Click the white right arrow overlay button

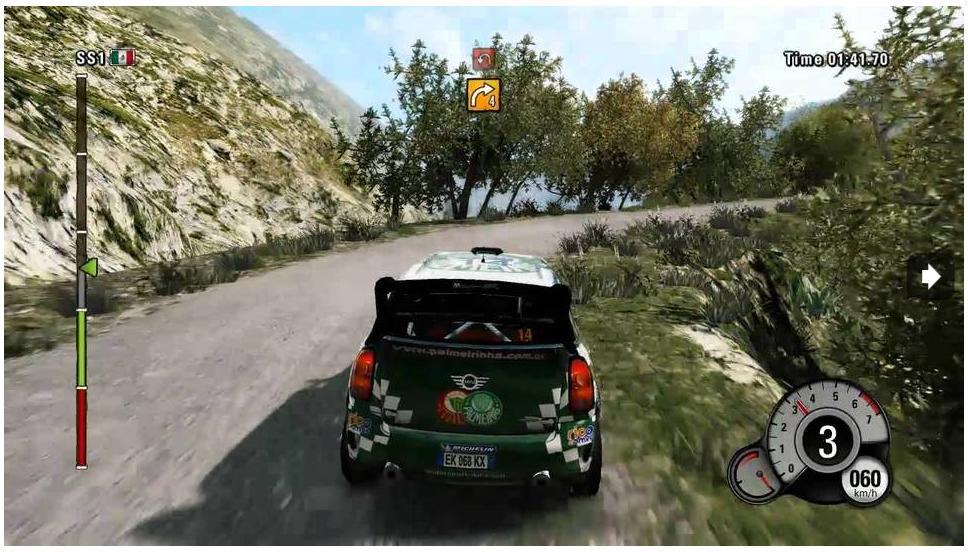coord(931,277)
